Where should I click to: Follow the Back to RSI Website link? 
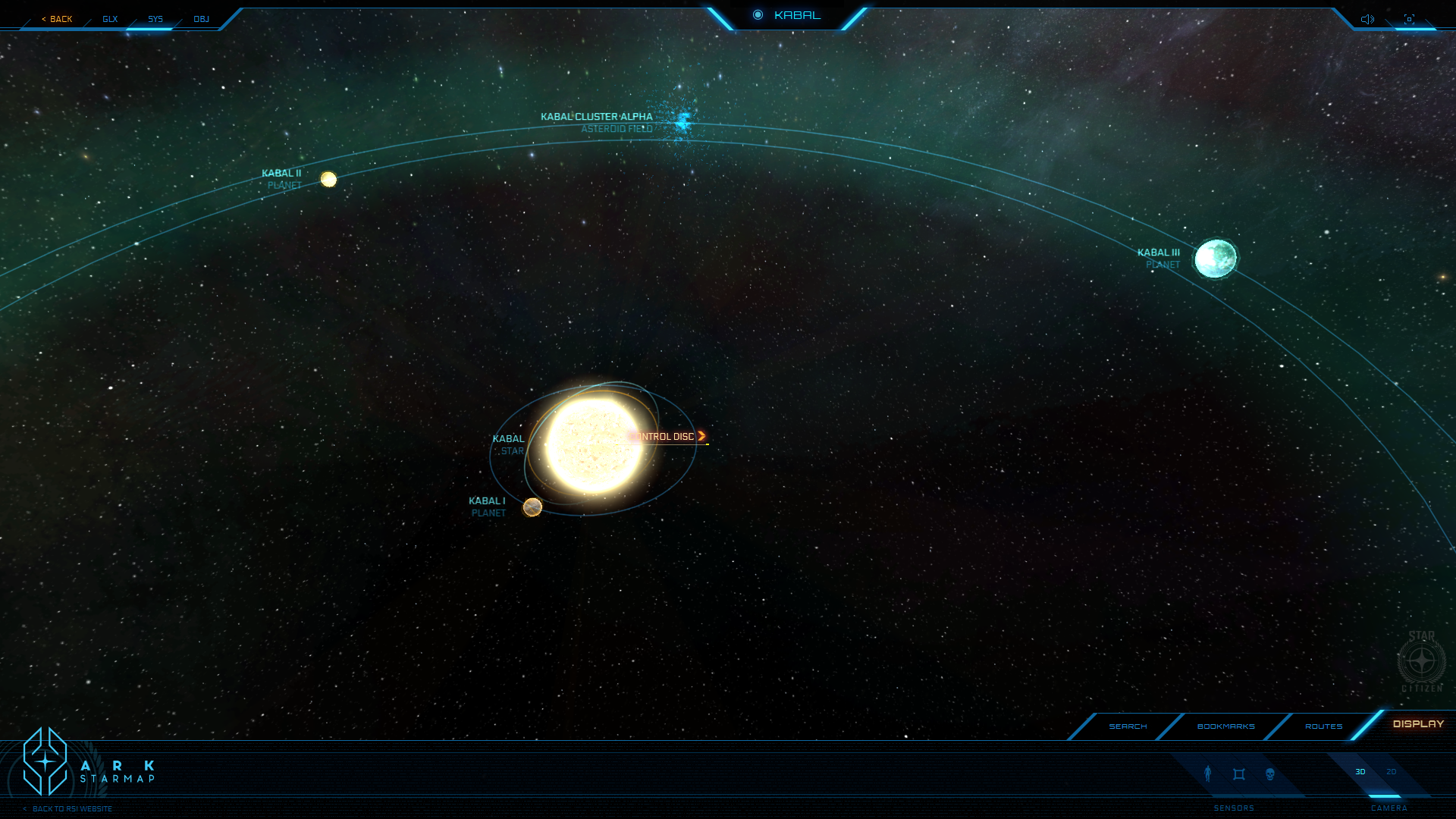[71, 809]
